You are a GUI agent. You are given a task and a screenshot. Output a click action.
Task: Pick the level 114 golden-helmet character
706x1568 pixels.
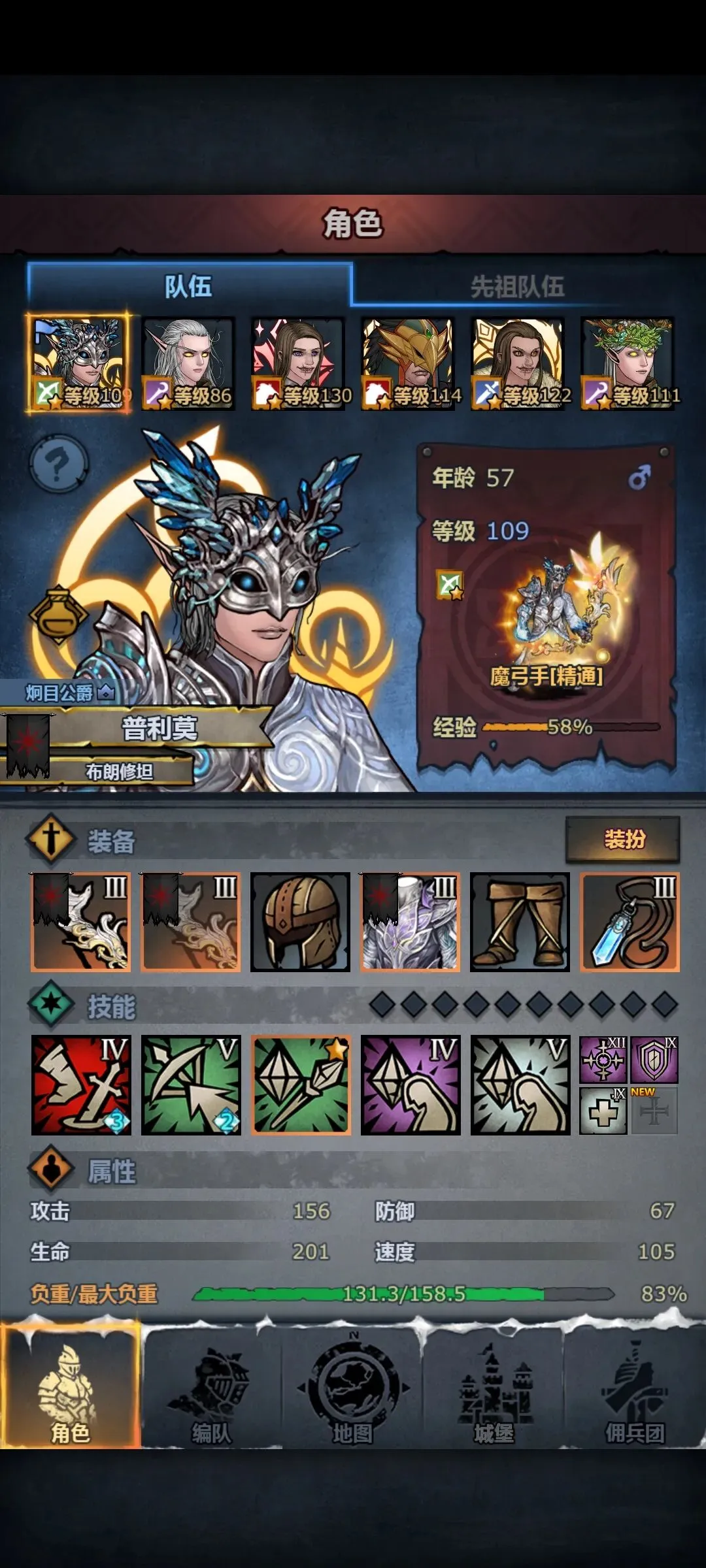tap(408, 363)
